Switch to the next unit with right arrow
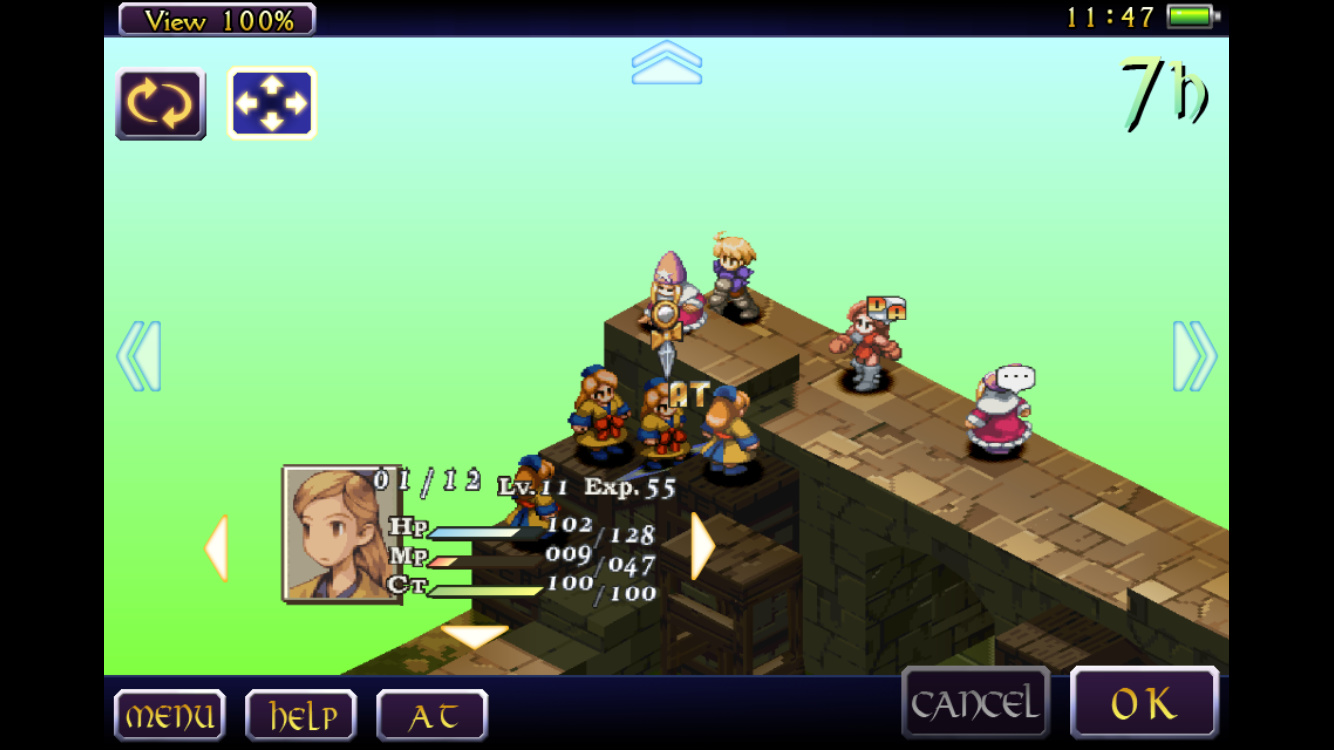This screenshot has height=750, width=1334. [702, 546]
